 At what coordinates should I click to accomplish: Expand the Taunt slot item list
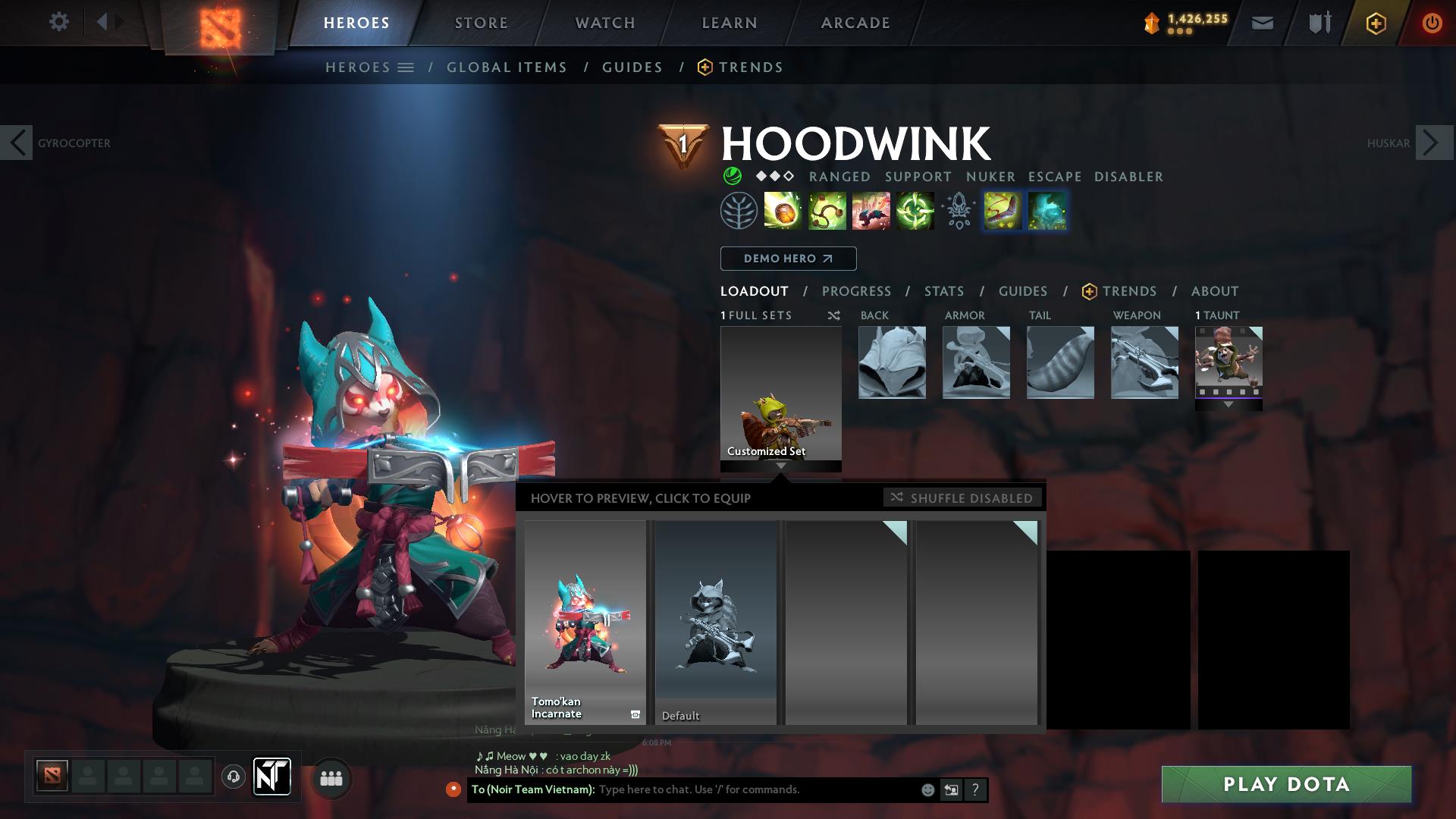tap(1228, 404)
